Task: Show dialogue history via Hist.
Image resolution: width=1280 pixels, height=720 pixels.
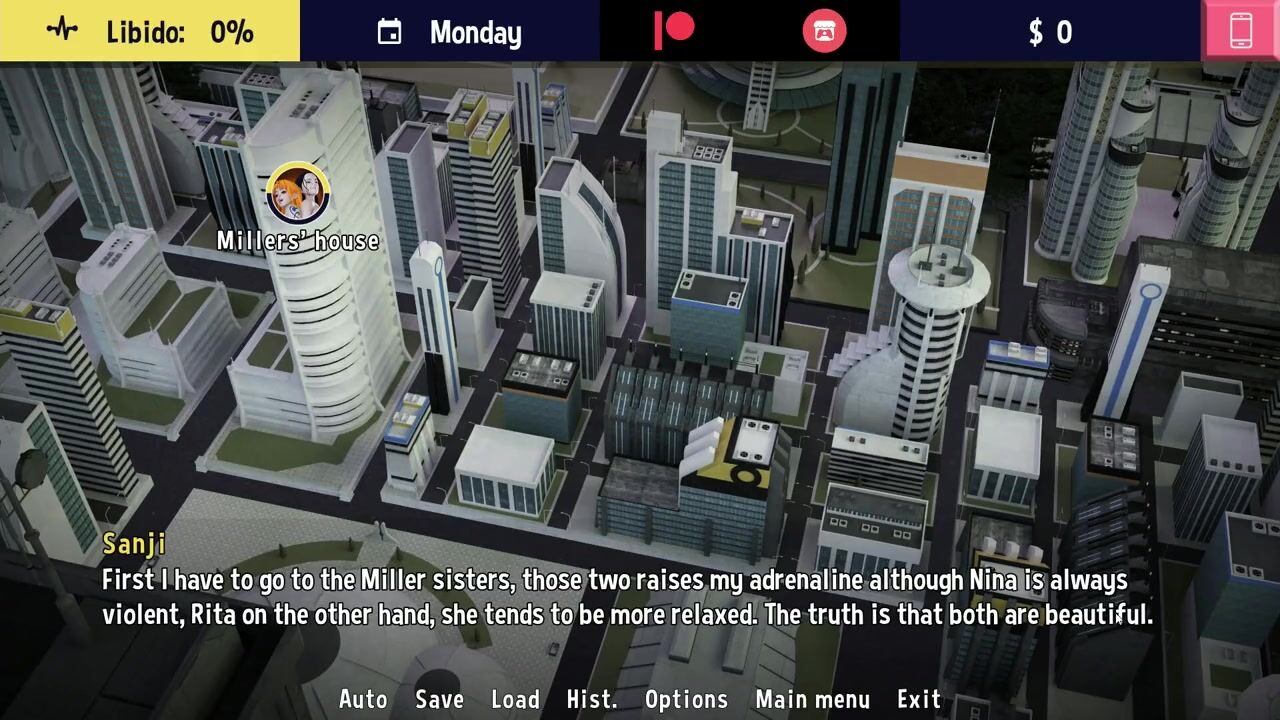Action: click(592, 699)
